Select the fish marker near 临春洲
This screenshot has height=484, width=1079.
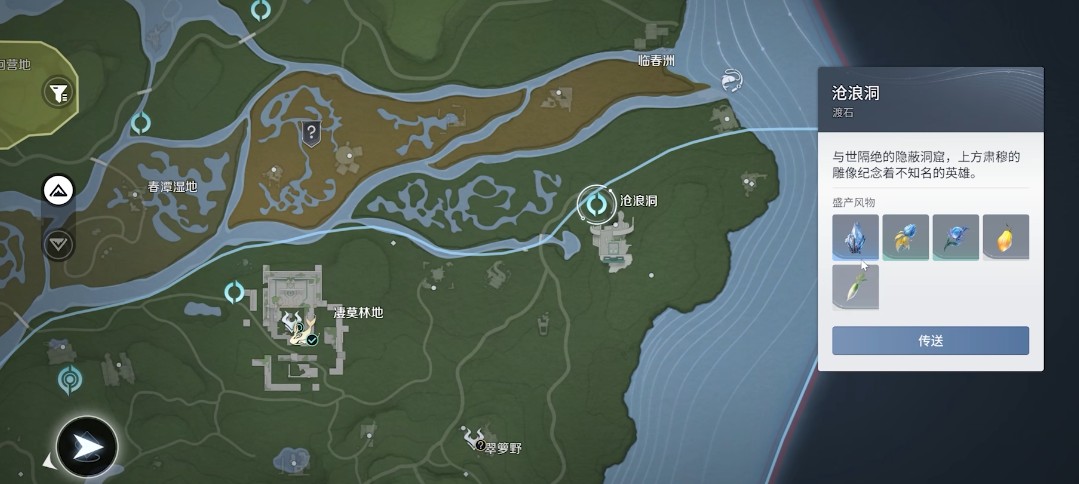coord(731,79)
